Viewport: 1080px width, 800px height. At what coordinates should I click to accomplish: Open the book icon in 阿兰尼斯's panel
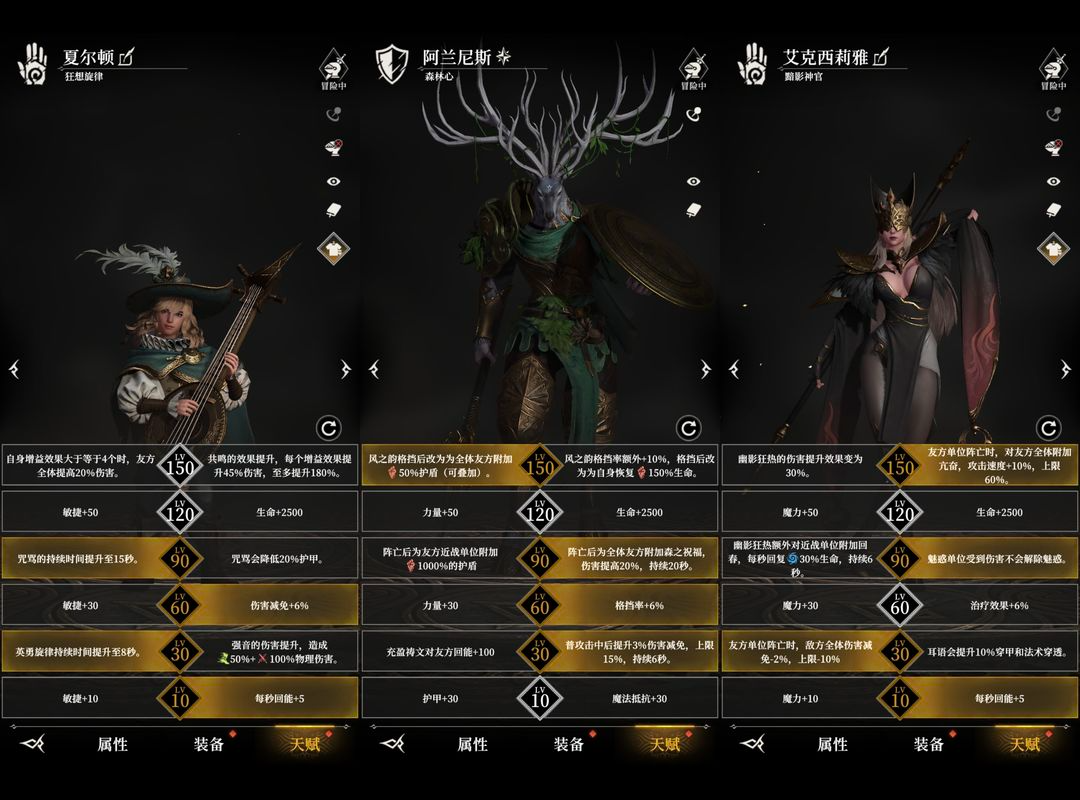coord(693,210)
